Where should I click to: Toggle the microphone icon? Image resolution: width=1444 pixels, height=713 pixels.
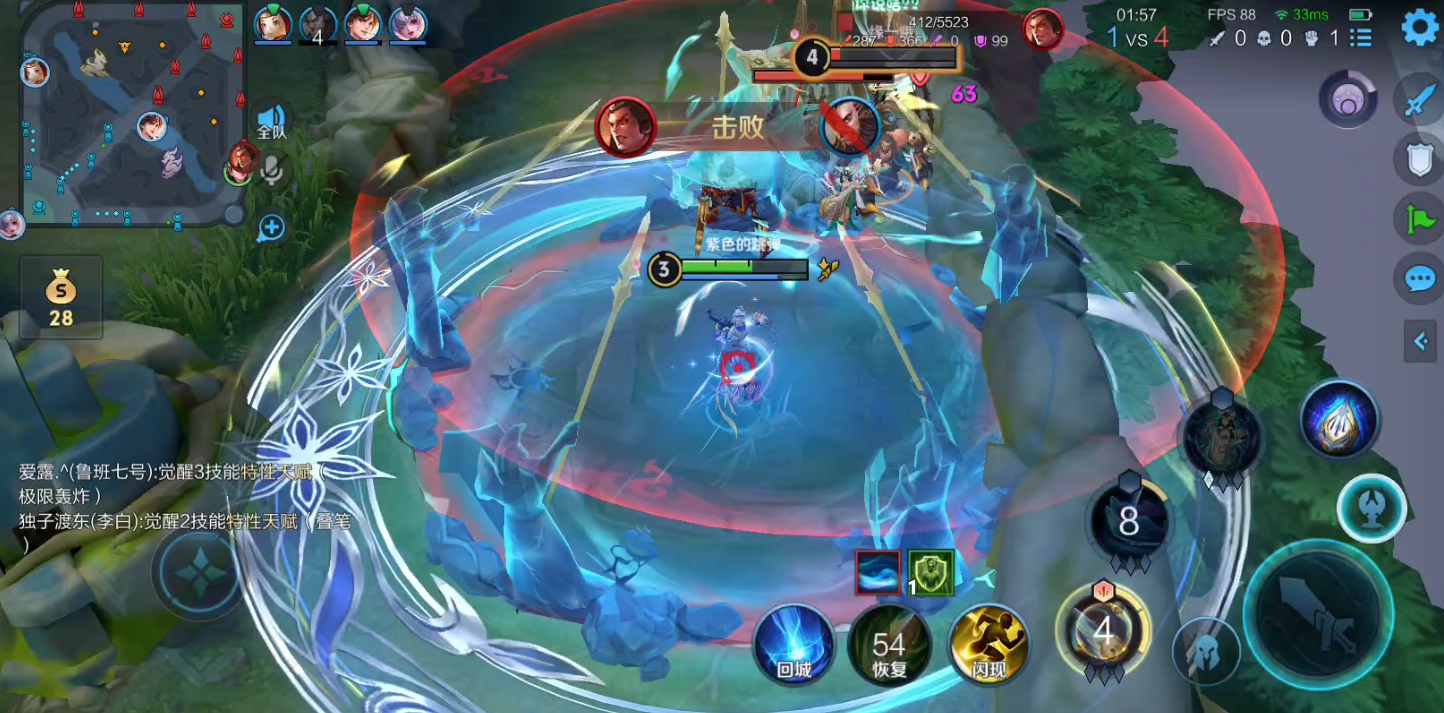pyautogui.click(x=271, y=172)
